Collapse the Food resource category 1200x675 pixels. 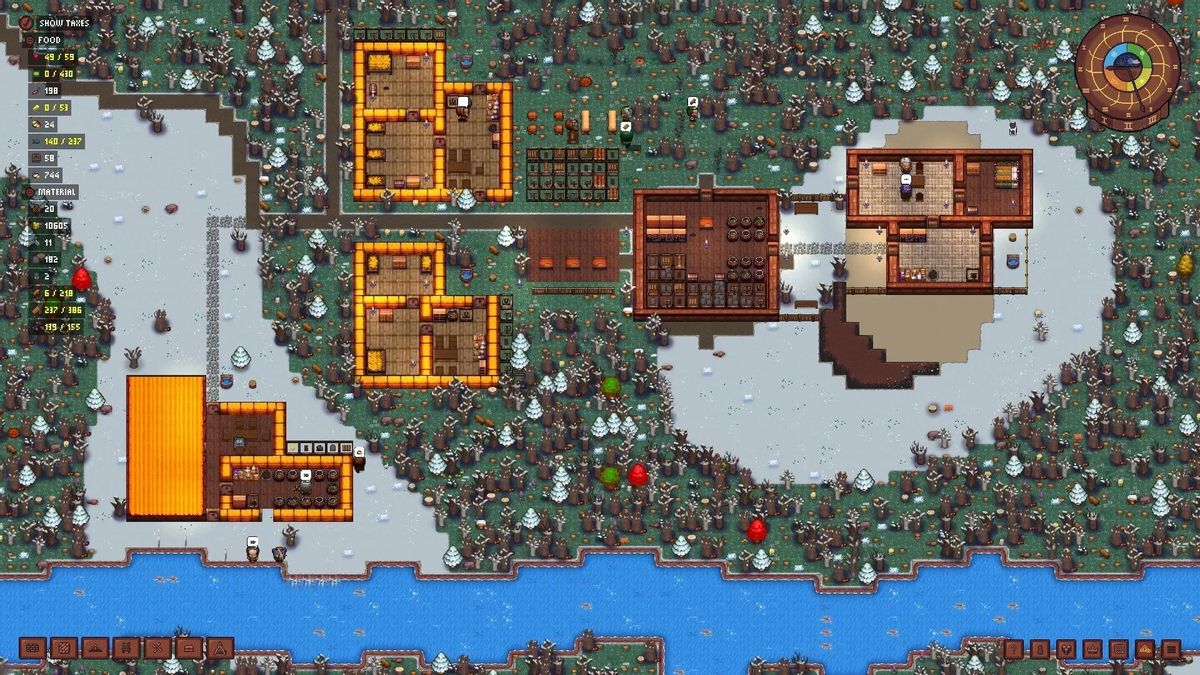[x=30, y=40]
